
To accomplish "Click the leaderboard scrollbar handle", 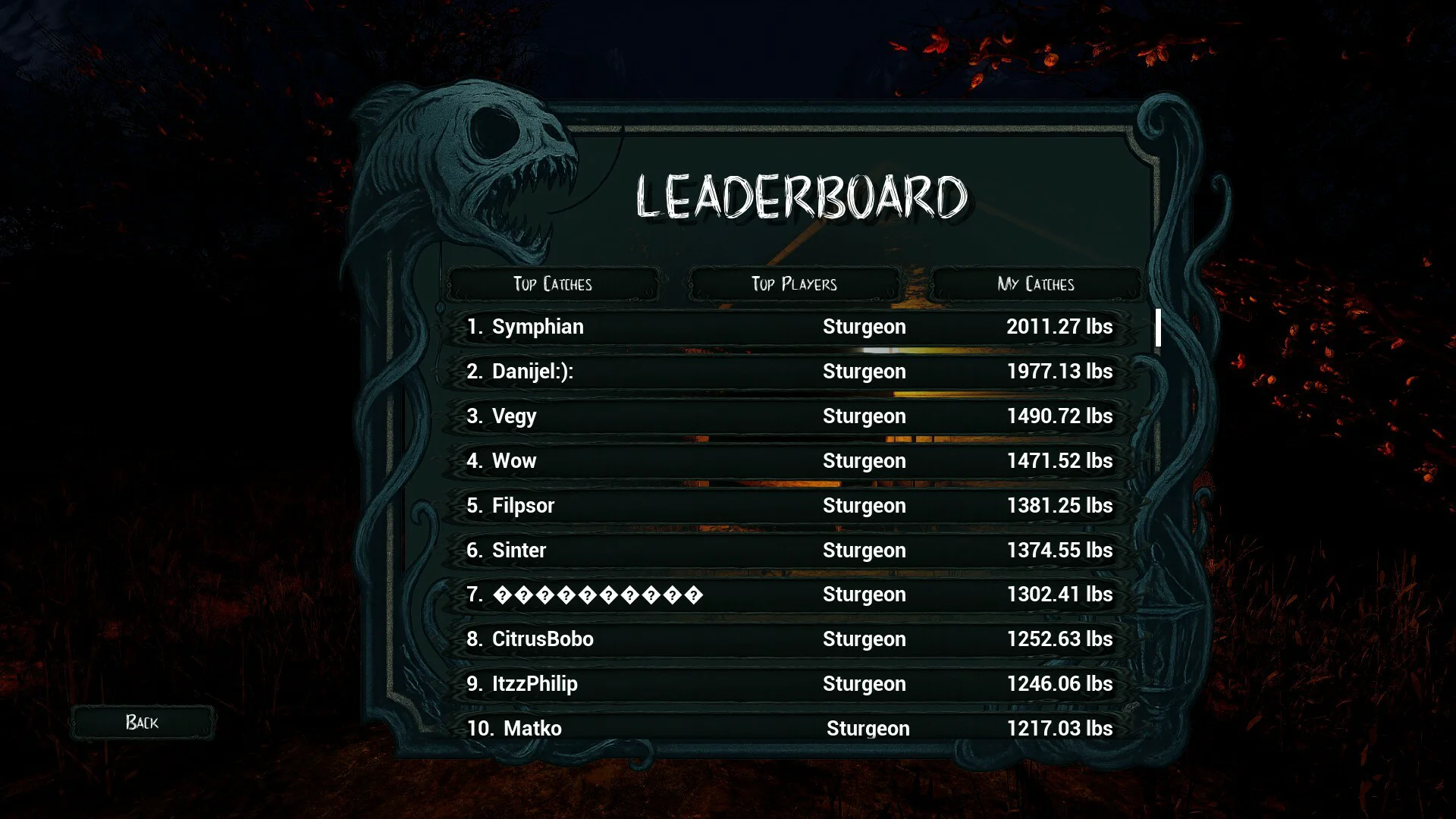I will (1158, 328).
